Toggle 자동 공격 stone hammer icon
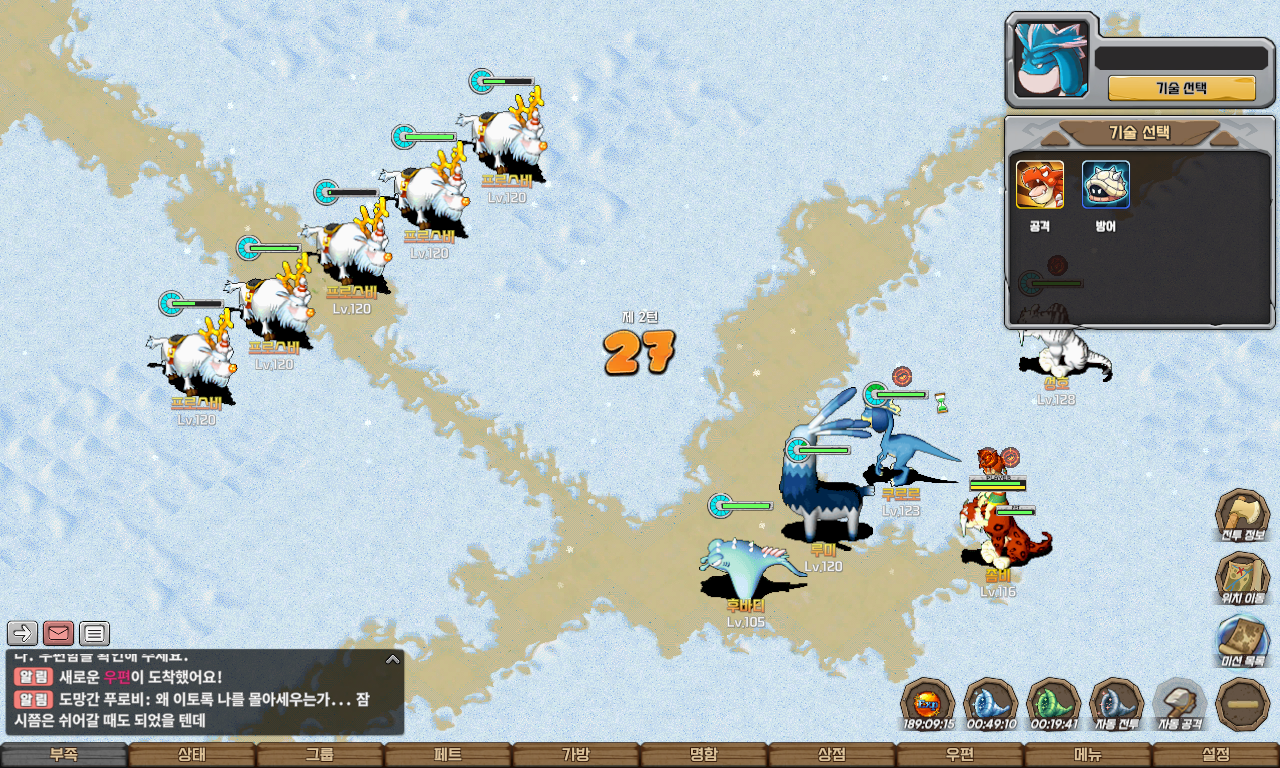The height and width of the screenshot is (768, 1280). click(x=1179, y=703)
